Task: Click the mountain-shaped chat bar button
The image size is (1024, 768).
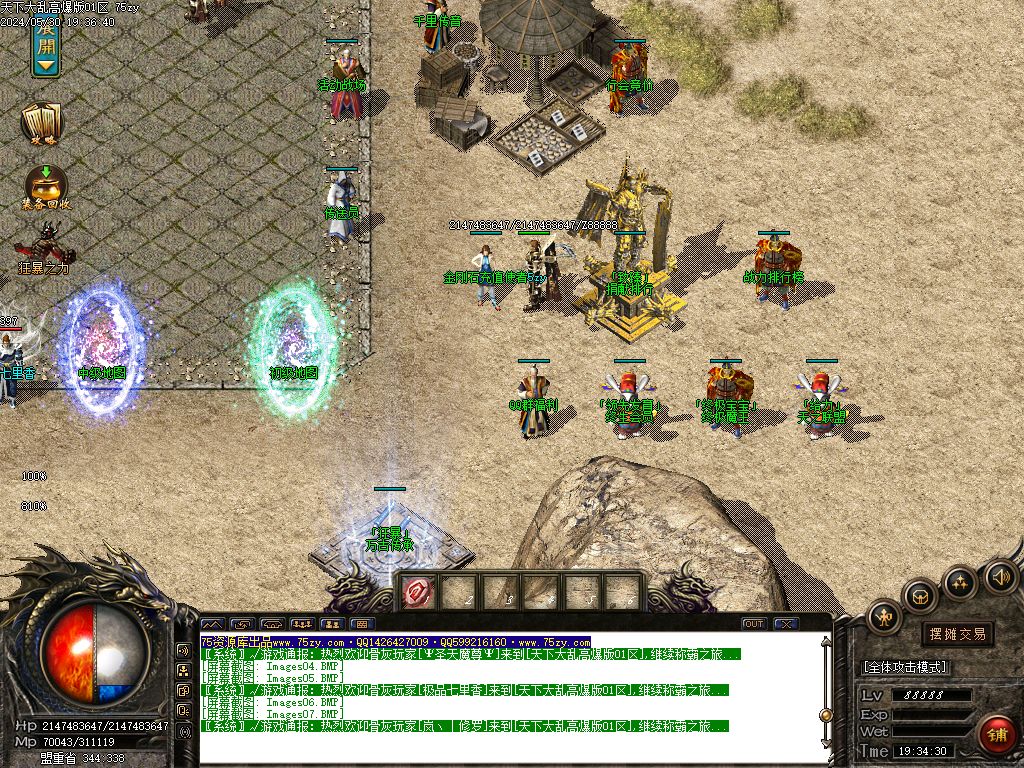Action: (214, 624)
